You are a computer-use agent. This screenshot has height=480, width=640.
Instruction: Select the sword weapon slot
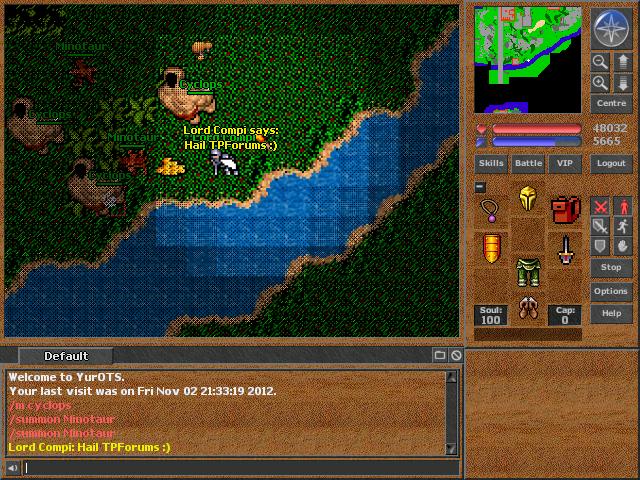(x=565, y=247)
